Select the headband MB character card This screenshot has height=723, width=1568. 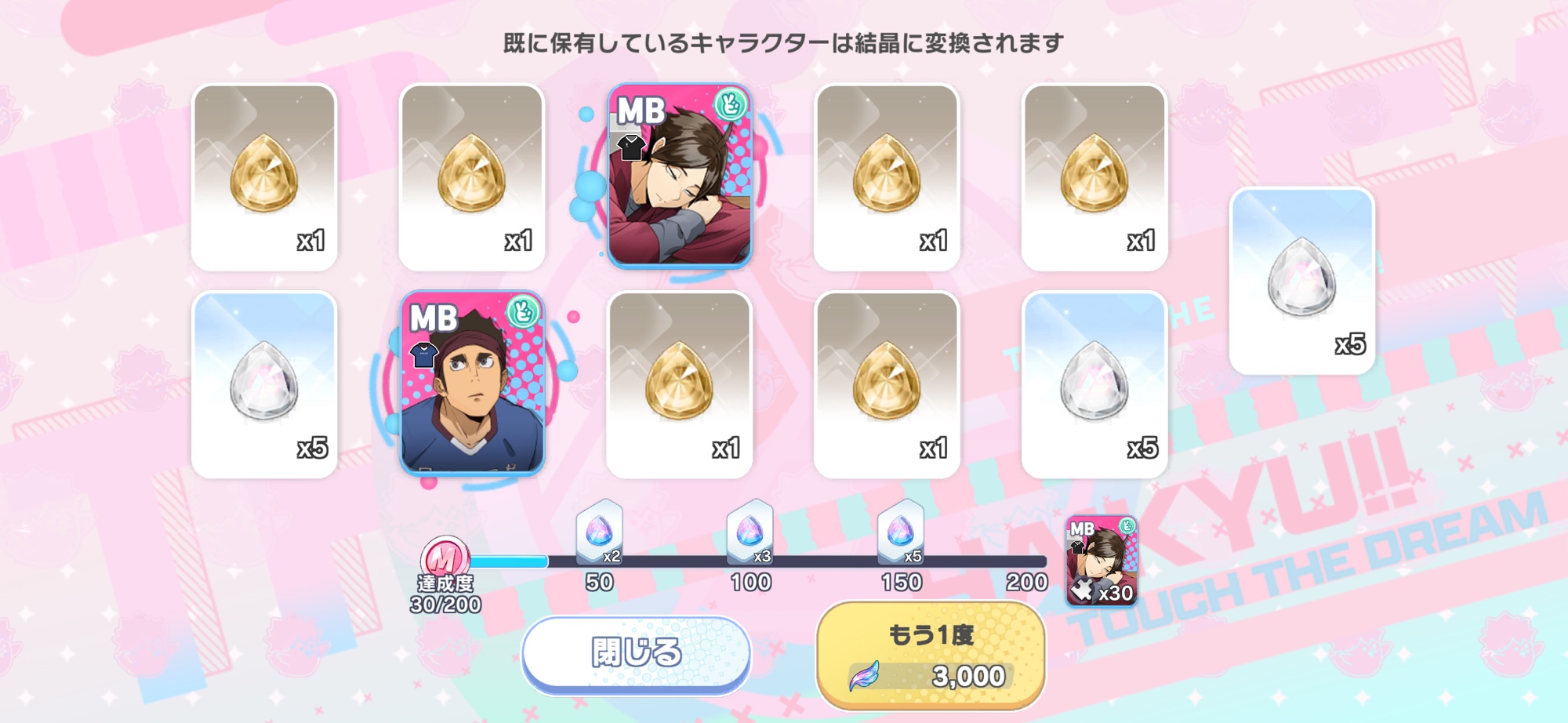(472, 383)
